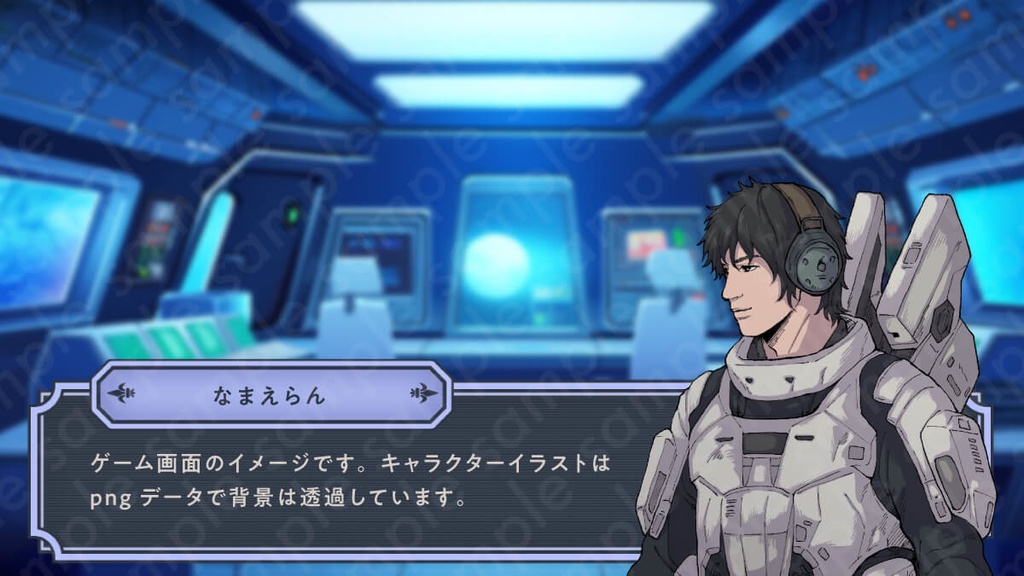Click the なまえらん speaker name plate
Viewport: 1024px width, 576px height.
[x=270, y=394]
